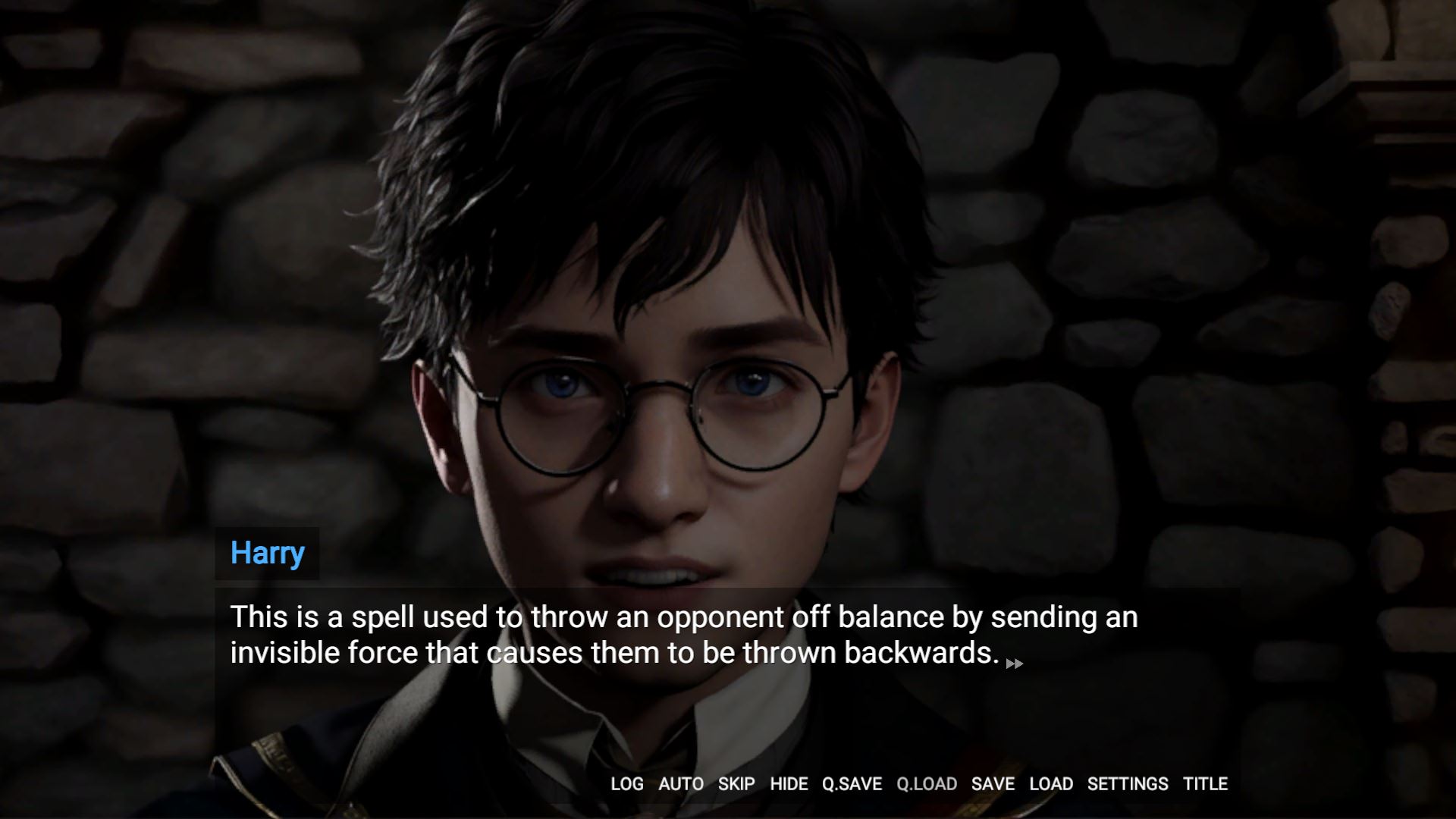This screenshot has width=1456, height=819.
Task: Hide the dialogue text box
Action: 789,784
